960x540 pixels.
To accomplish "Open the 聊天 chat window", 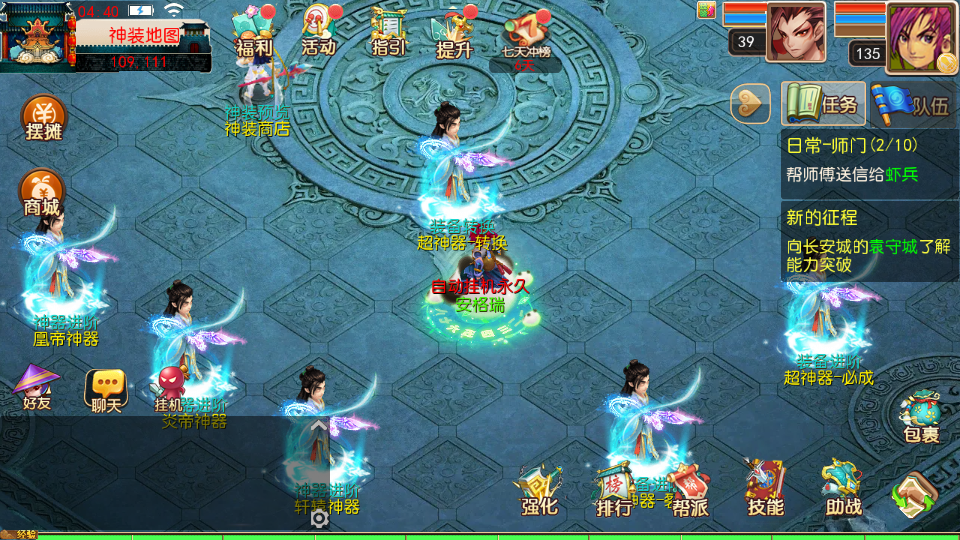I will 106,390.
